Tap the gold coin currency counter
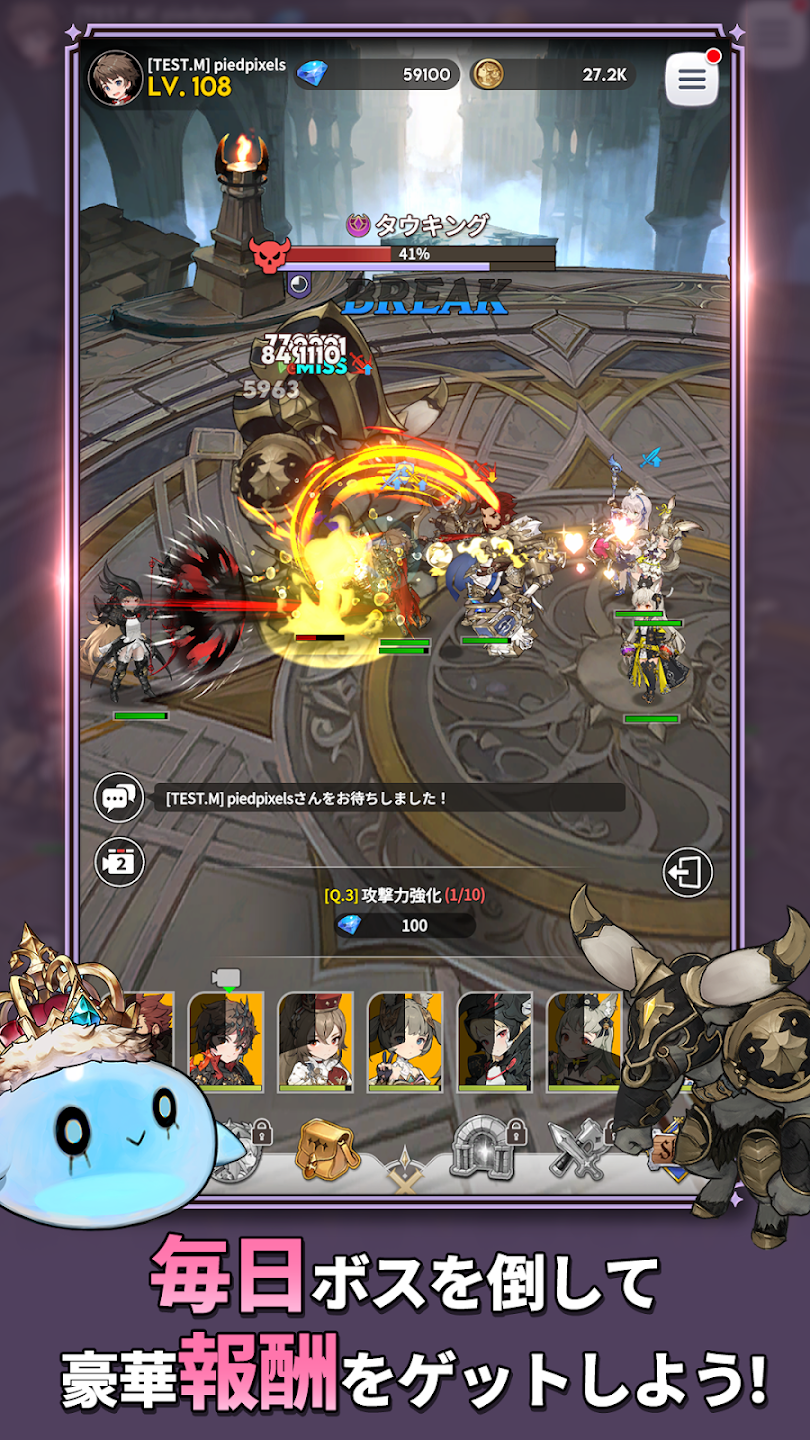The height and width of the screenshot is (1440, 810). coord(553,74)
